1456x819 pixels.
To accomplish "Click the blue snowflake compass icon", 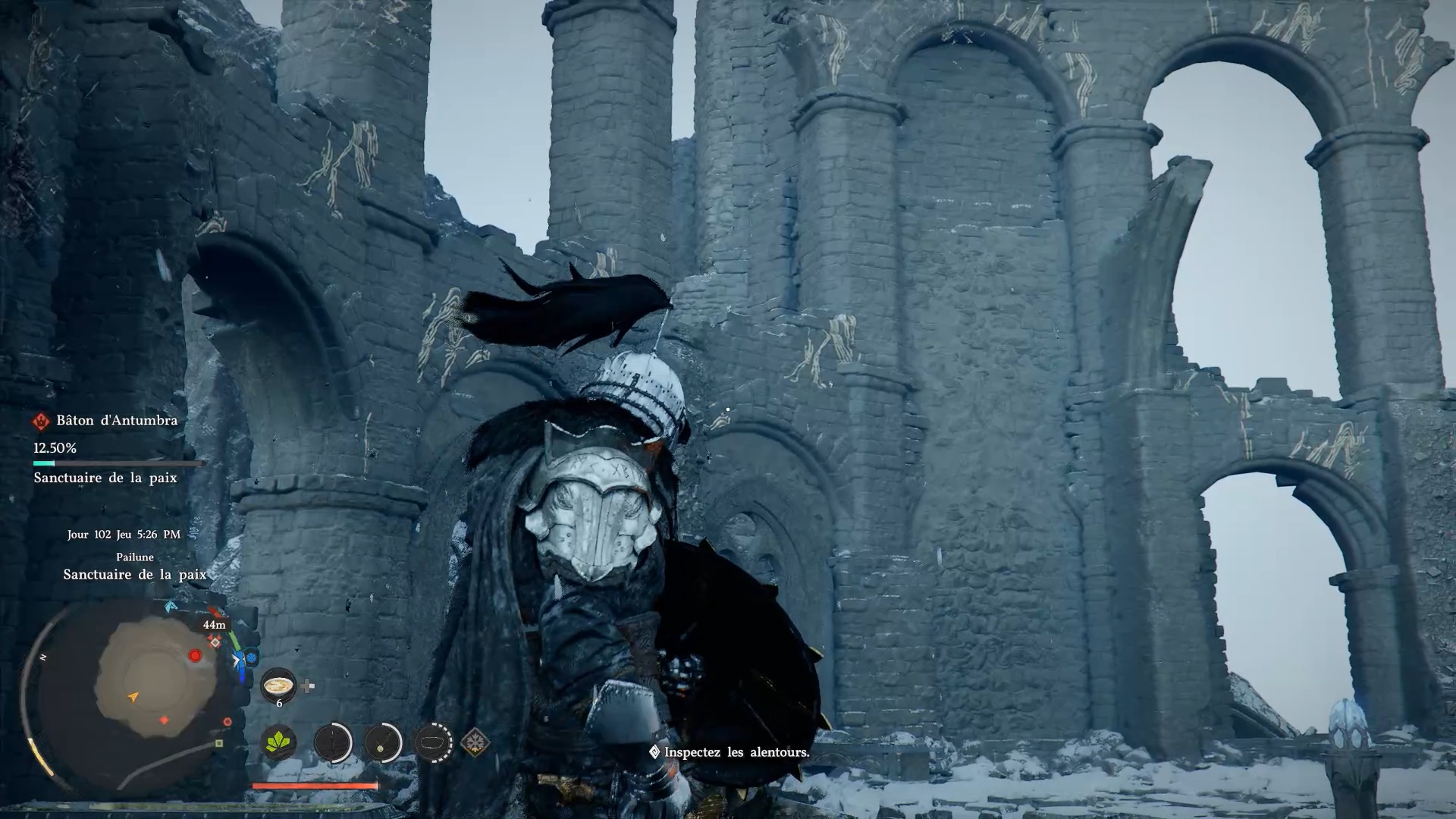I will coord(252,657).
